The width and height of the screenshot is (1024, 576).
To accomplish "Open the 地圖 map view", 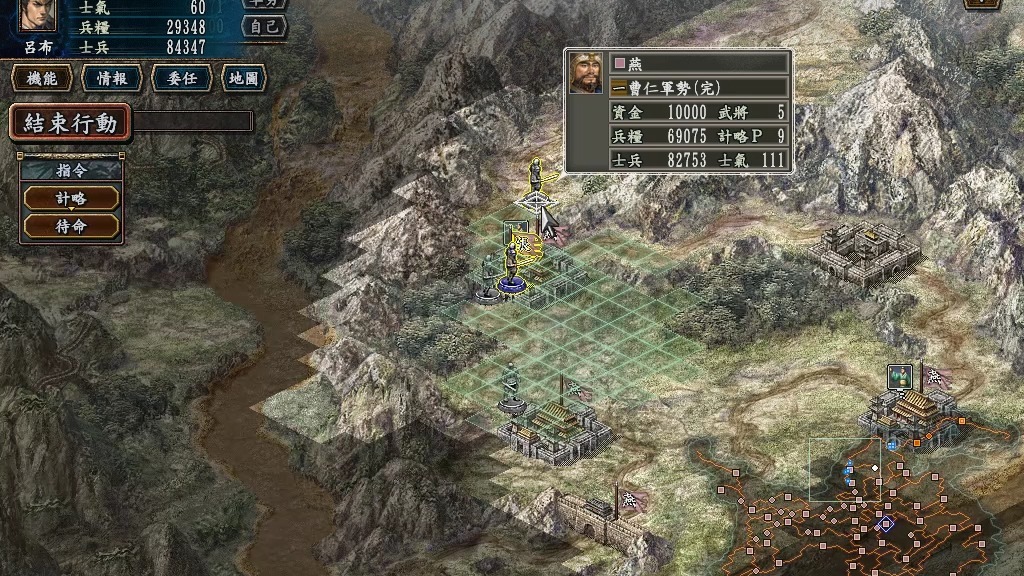I will (x=243, y=79).
